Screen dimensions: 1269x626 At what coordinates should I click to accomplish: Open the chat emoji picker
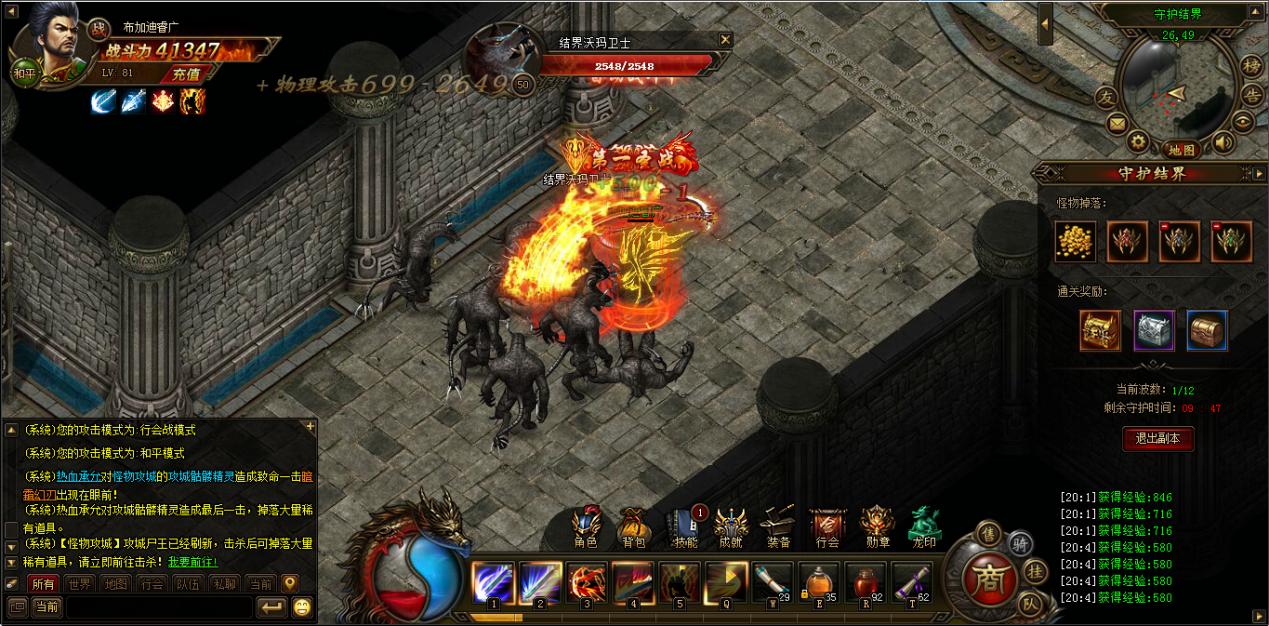pyautogui.click(x=301, y=606)
